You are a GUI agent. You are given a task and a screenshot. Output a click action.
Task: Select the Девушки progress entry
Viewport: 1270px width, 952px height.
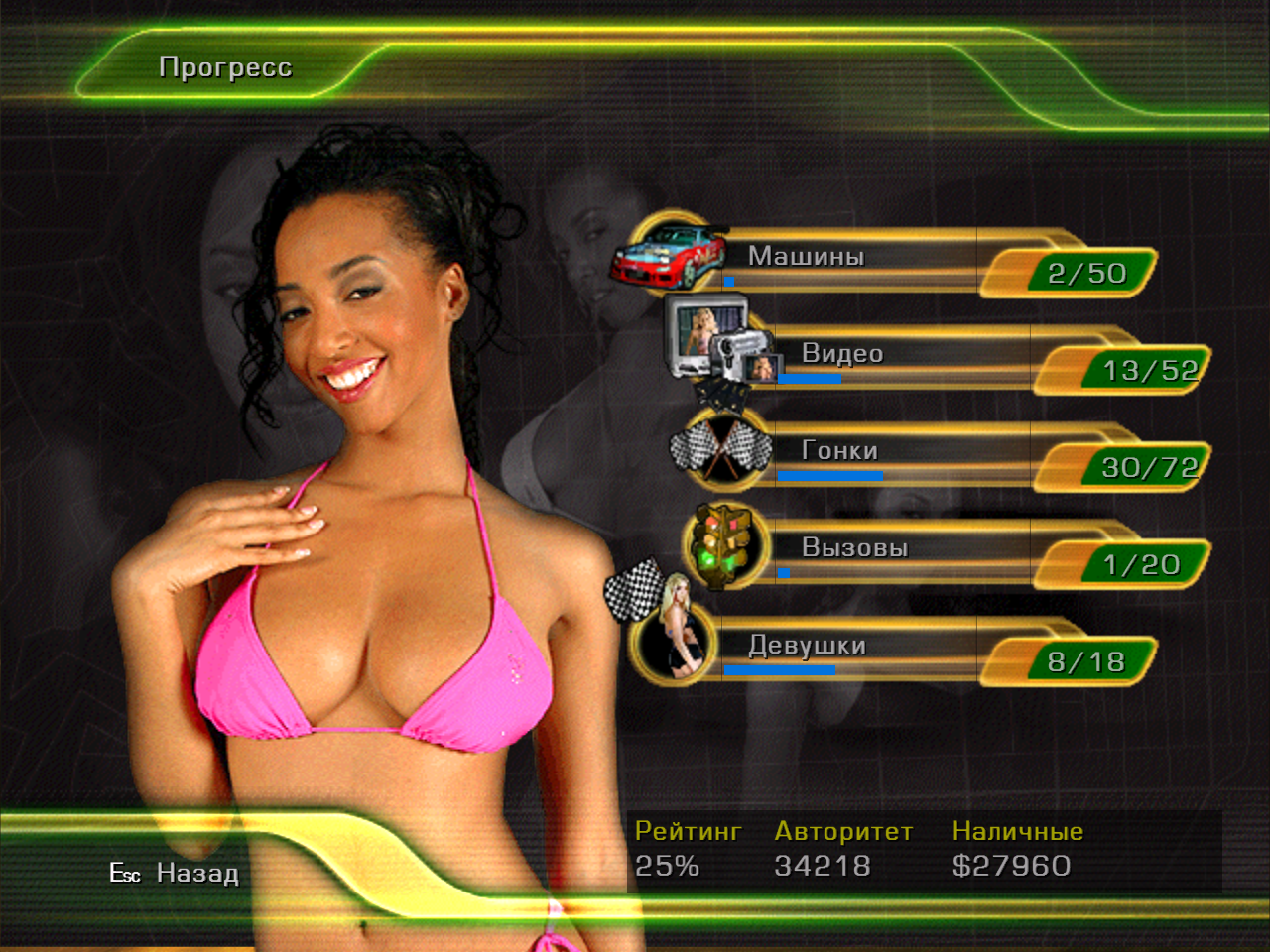[807, 646]
